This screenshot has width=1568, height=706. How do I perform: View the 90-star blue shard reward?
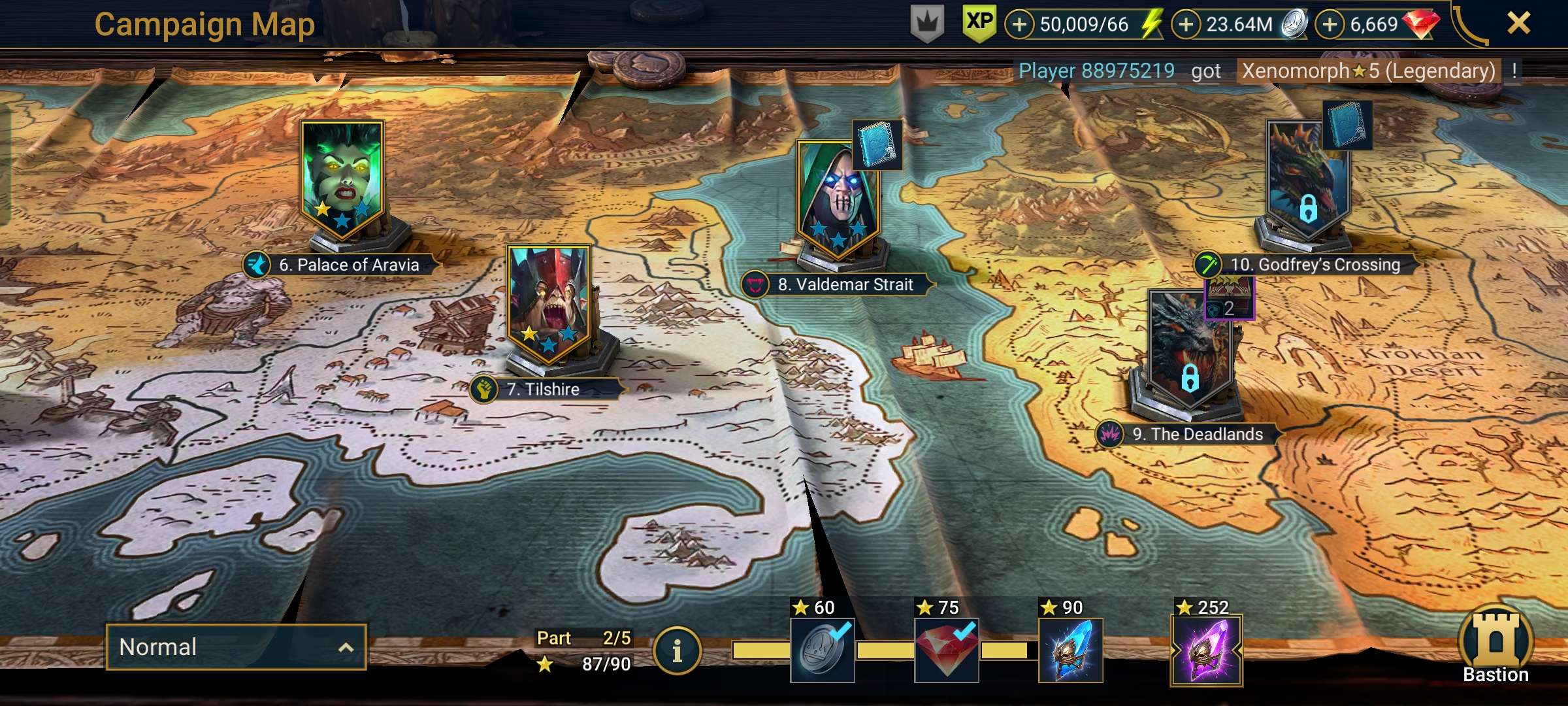pos(1070,650)
